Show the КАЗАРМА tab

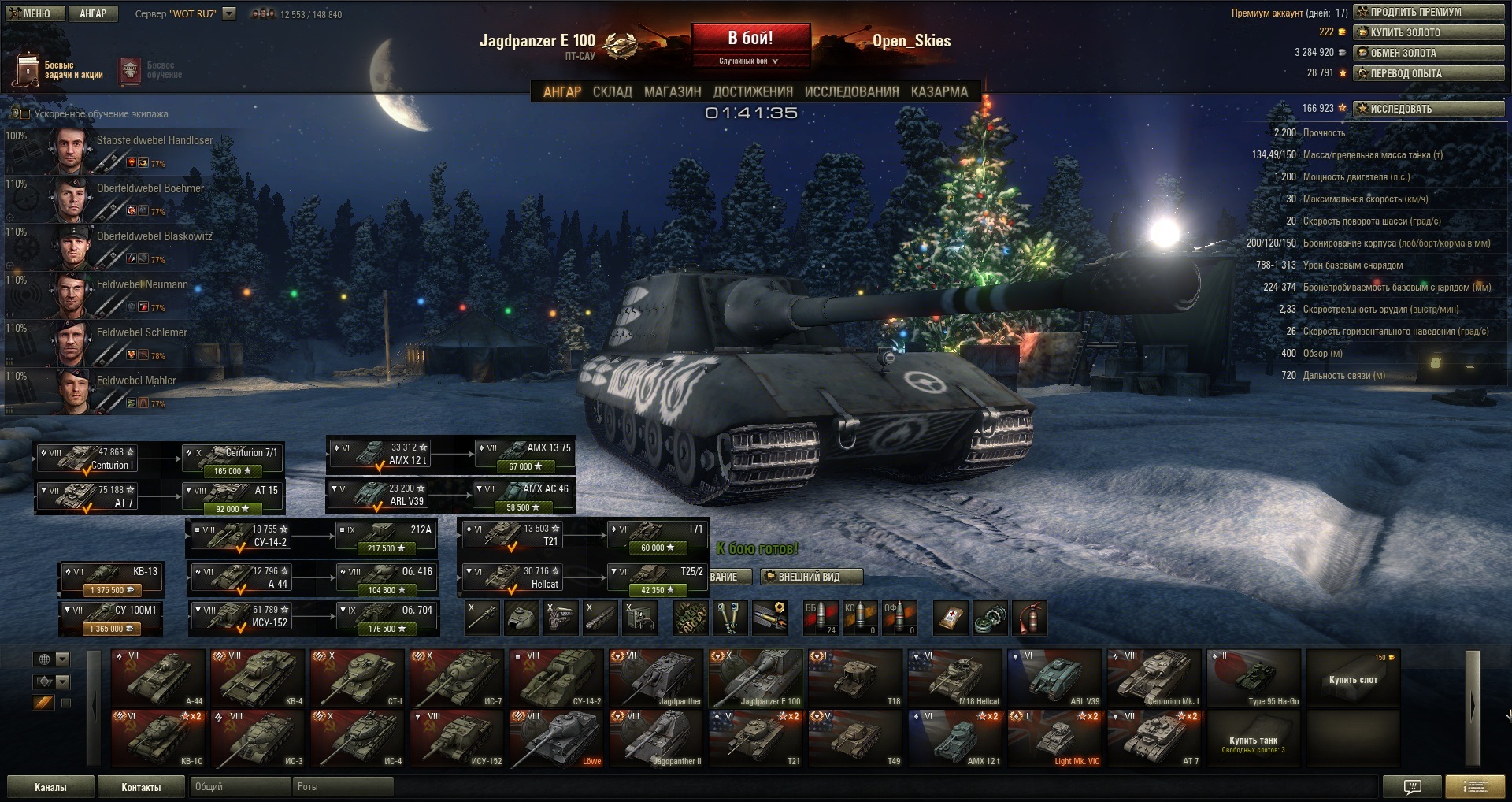click(939, 92)
